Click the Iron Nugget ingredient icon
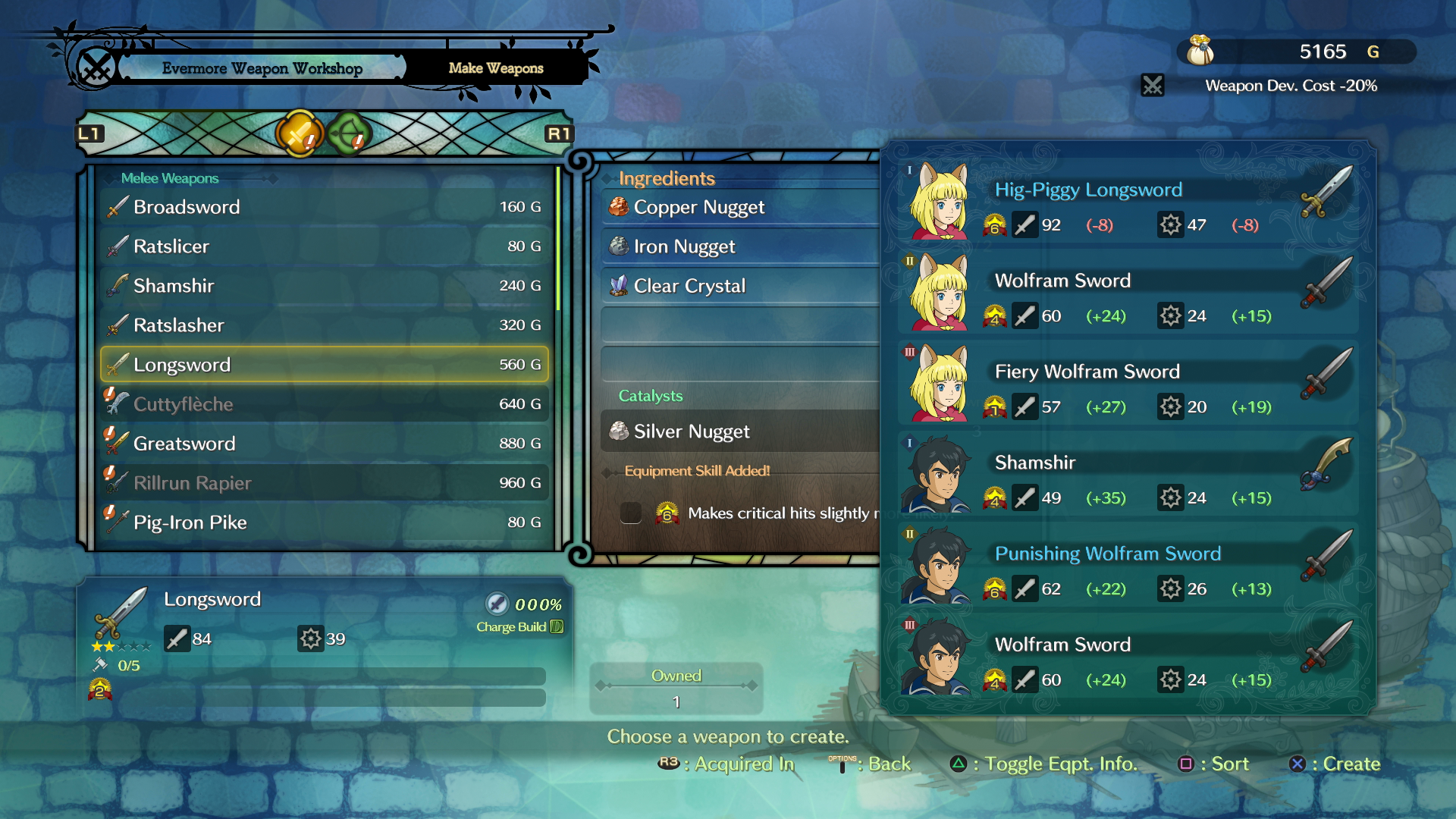 point(618,246)
